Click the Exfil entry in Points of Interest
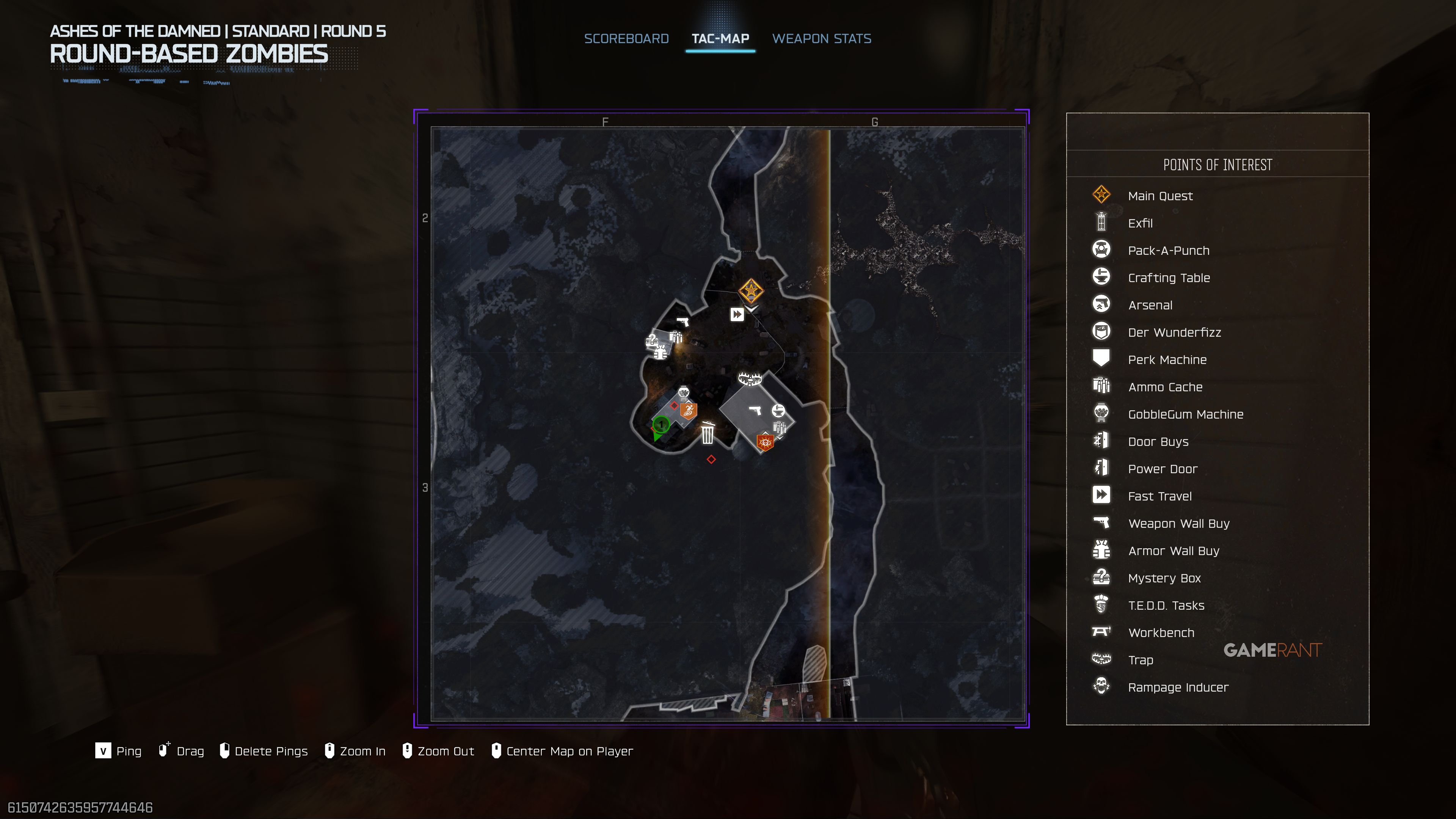Viewport: 1456px width, 819px height. [x=1140, y=223]
